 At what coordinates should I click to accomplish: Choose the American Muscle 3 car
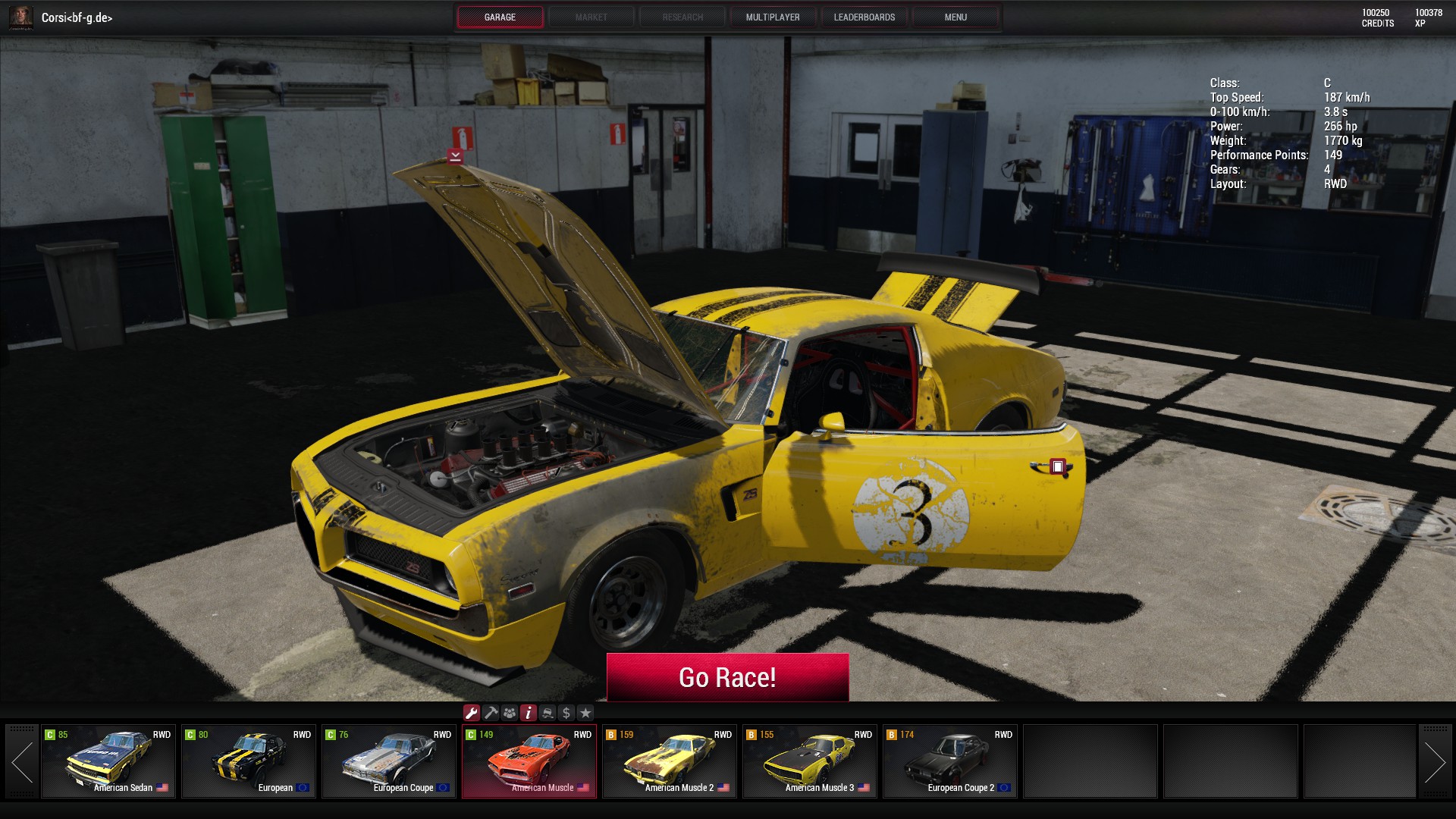[x=810, y=761]
